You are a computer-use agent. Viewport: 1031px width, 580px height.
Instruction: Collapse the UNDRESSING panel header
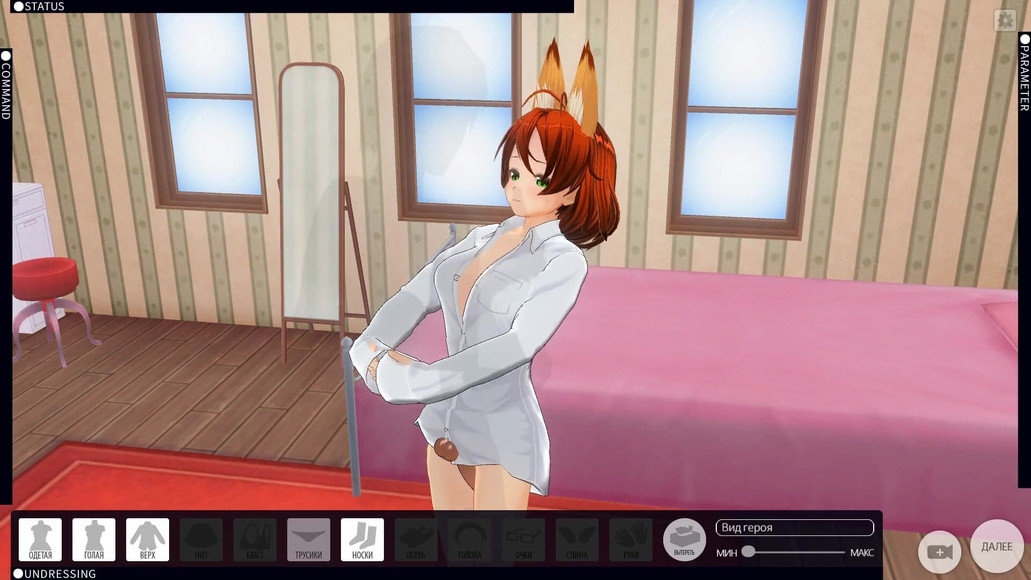[x=55, y=574]
